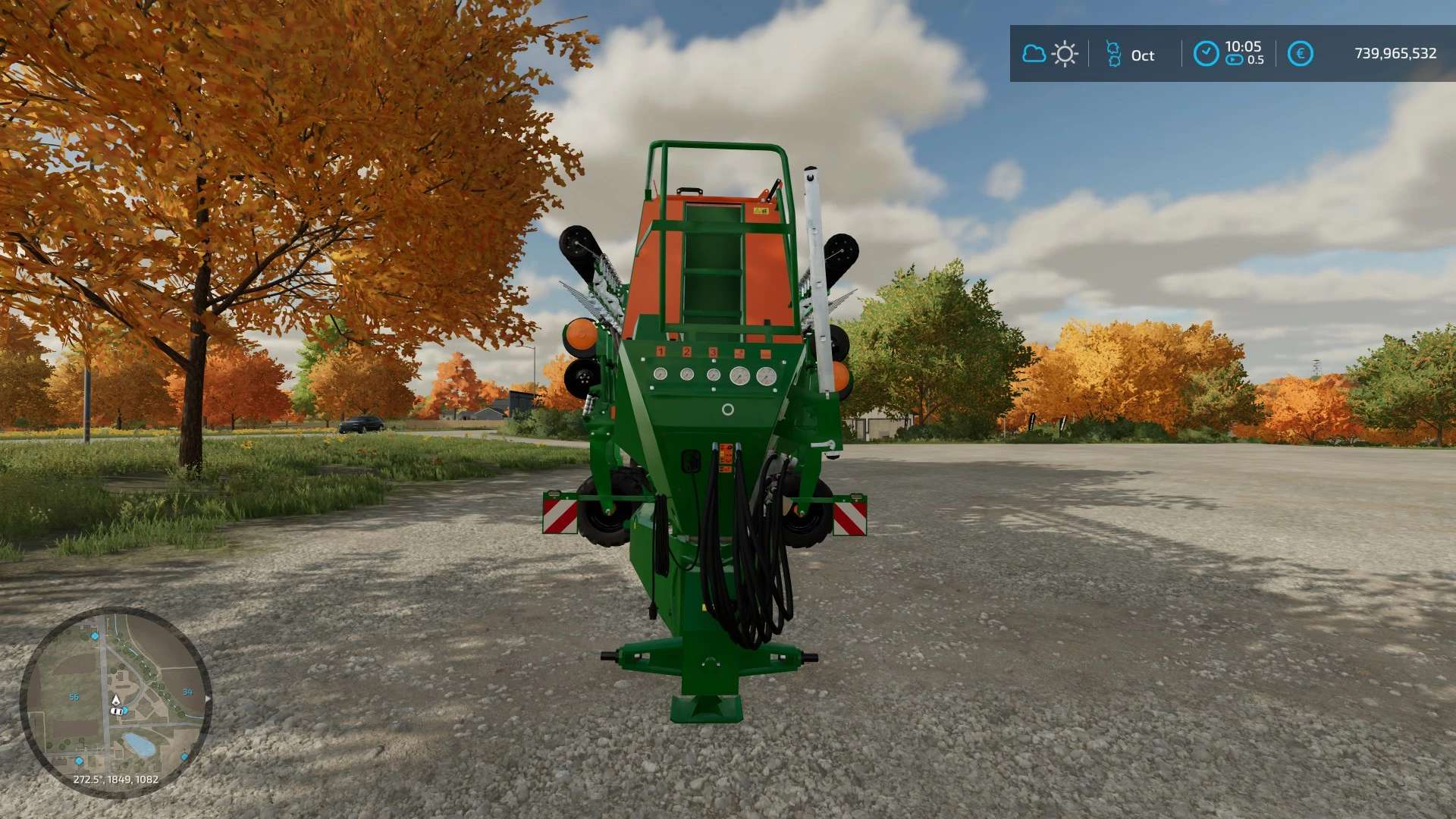Click the game clock icon
Image resolution: width=1456 pixels, height=819 pixels.
[1206, 54]
